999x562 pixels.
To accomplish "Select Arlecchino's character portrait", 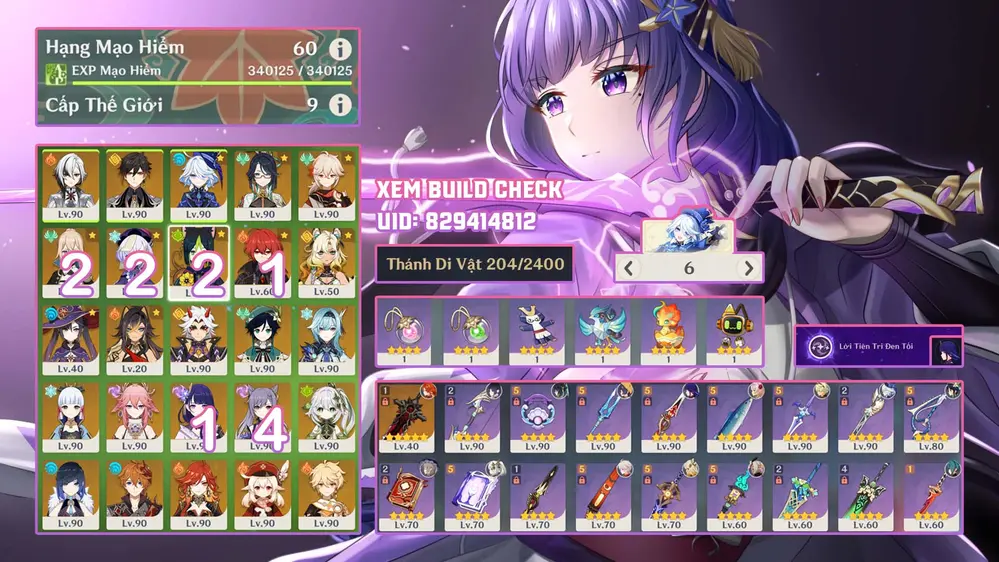I will point(70,185).
